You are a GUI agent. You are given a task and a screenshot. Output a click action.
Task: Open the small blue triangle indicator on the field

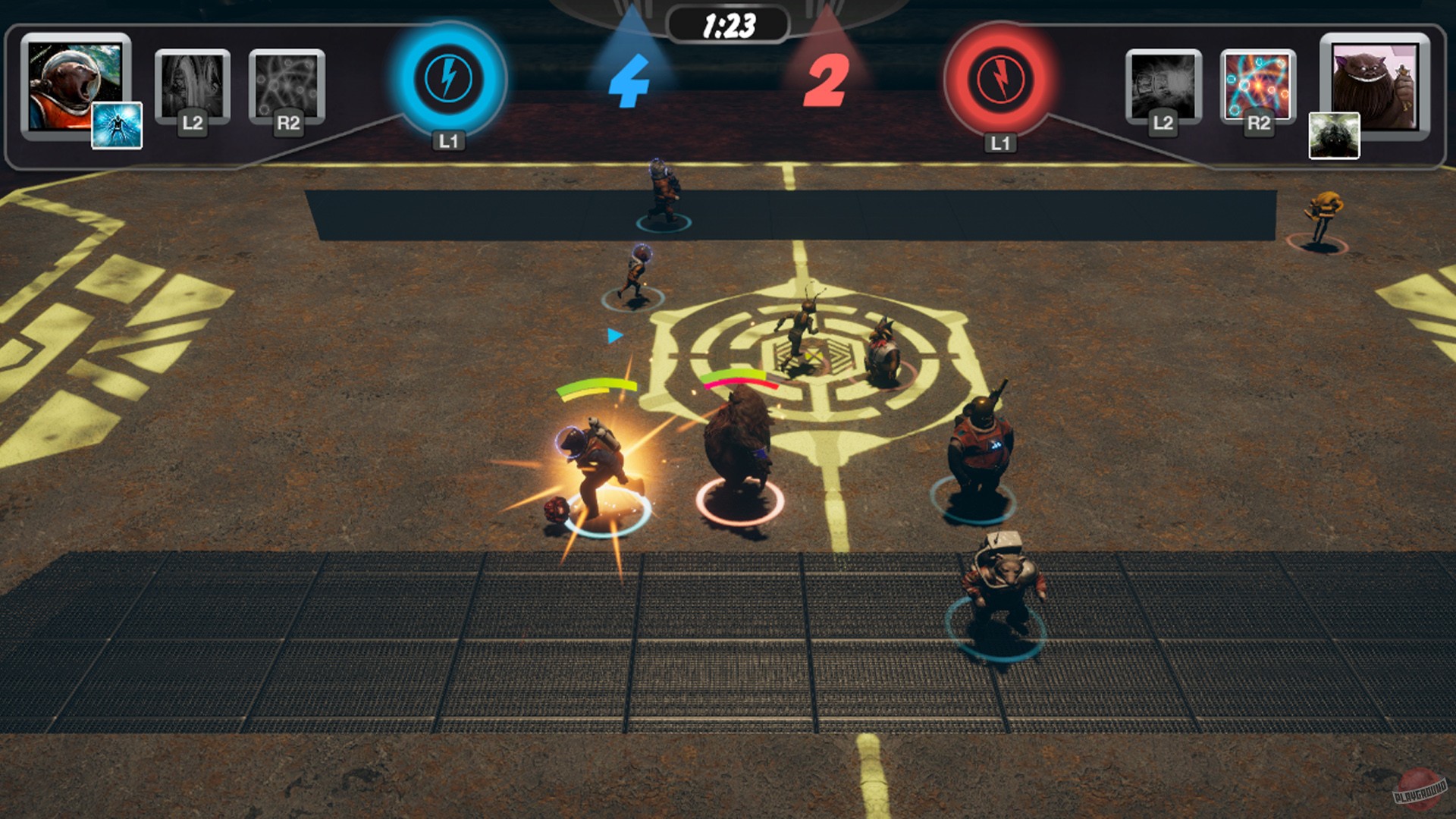tap(613, 334)
